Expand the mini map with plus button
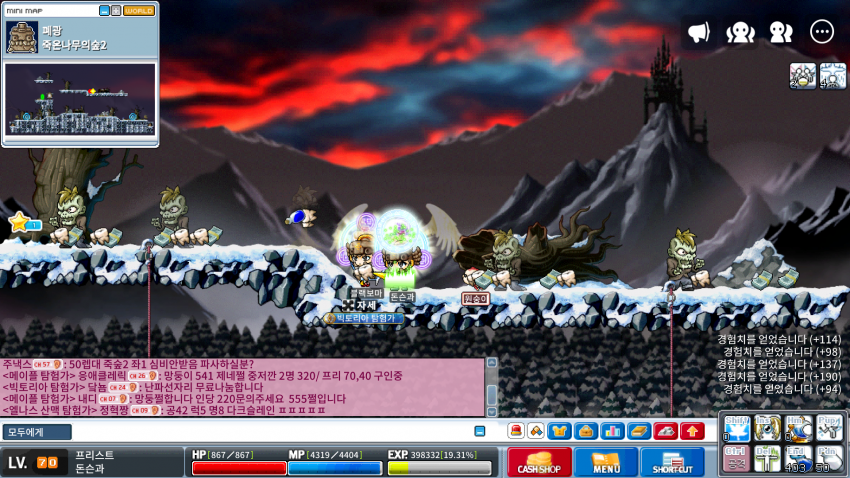Screen dimensions: 850x478 click(116, 10)
